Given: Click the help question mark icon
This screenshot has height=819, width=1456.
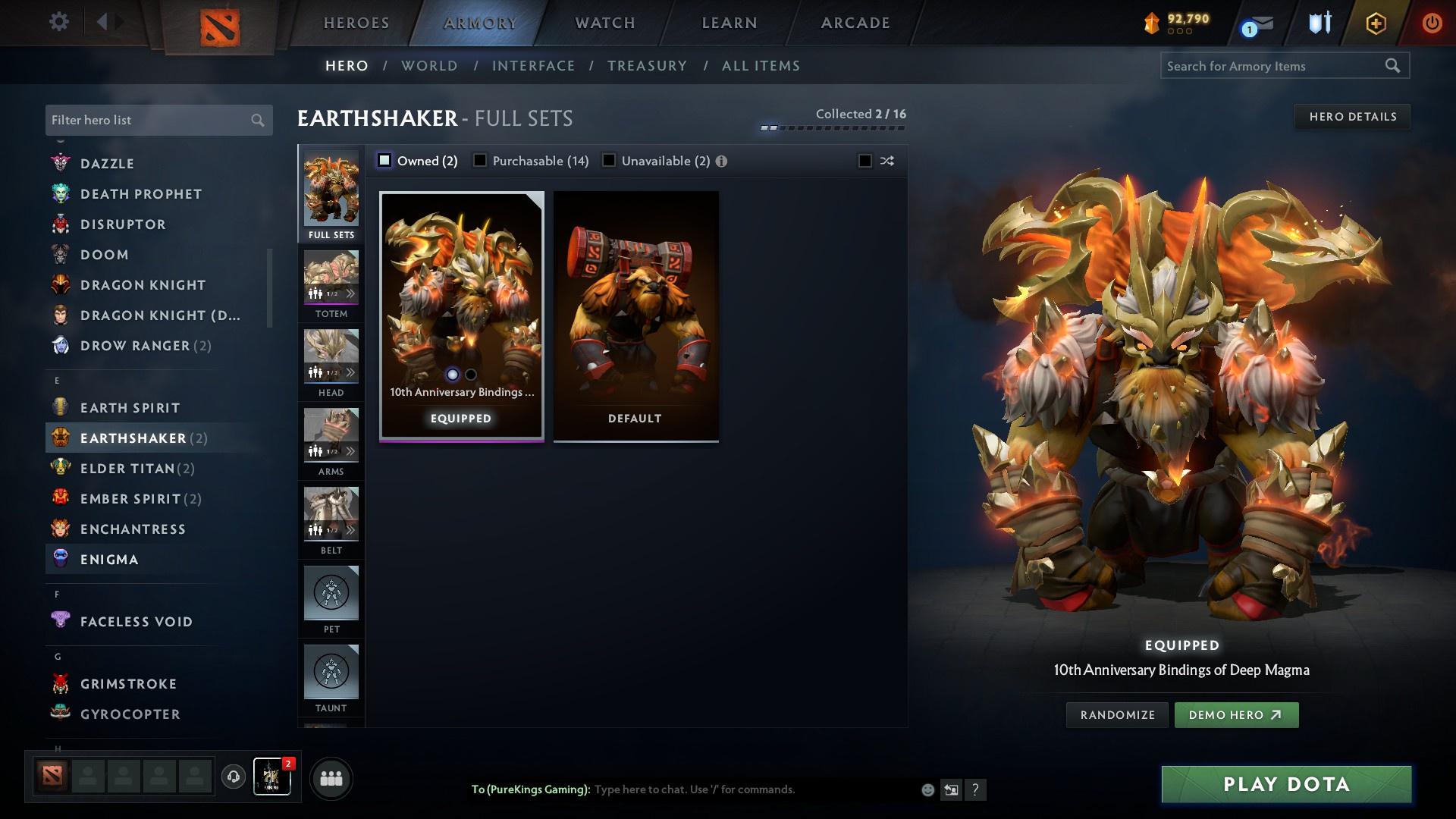Looking at the screenshot, I should (x=976, y=789).
